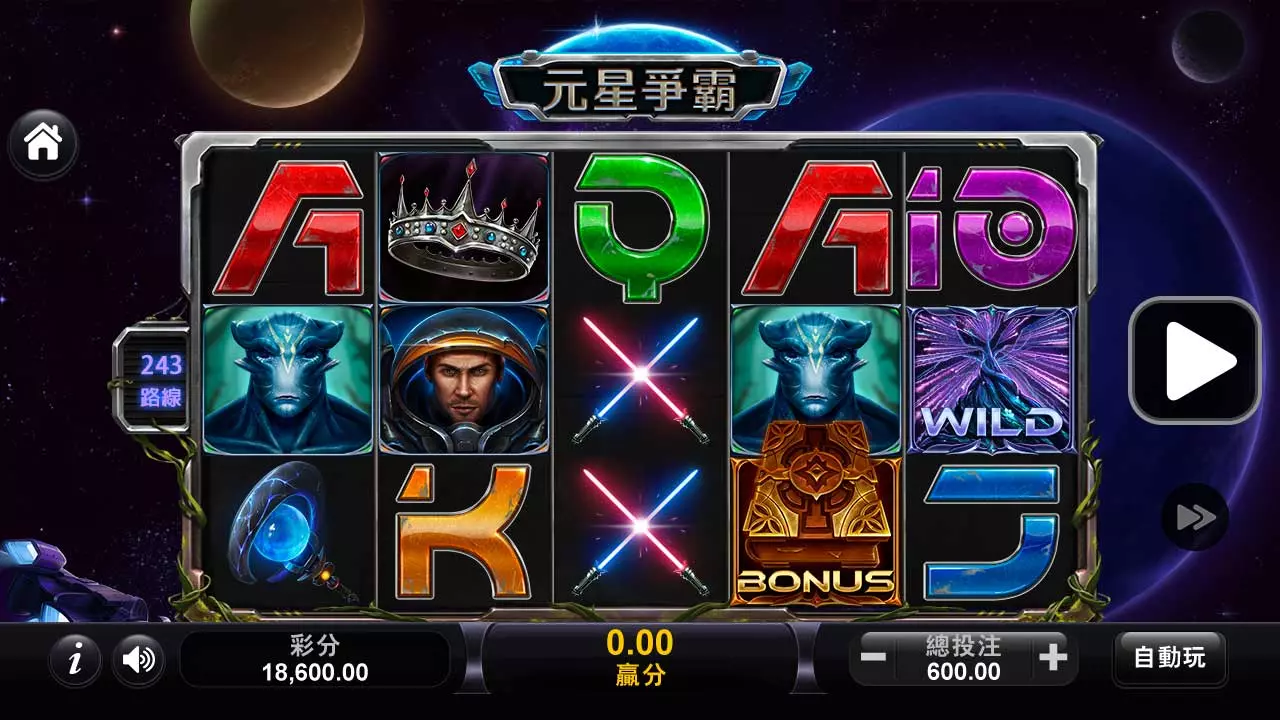The height and width of the screenshot is (720, 1280).
Task: Click the 彩分 credit balance display
Action: (316, 658)
